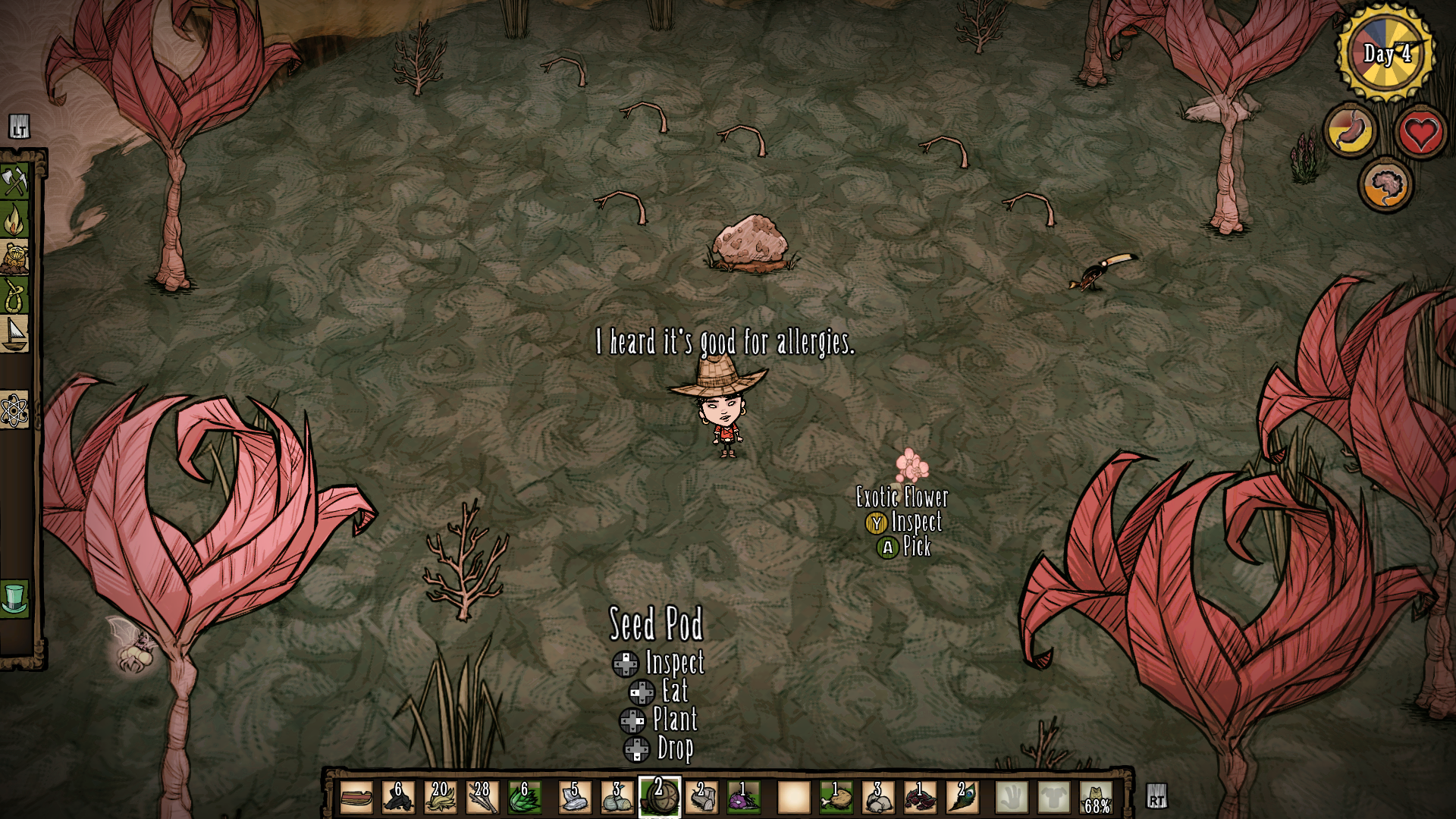Click the straw hat equipment slot

[1097, 798]
